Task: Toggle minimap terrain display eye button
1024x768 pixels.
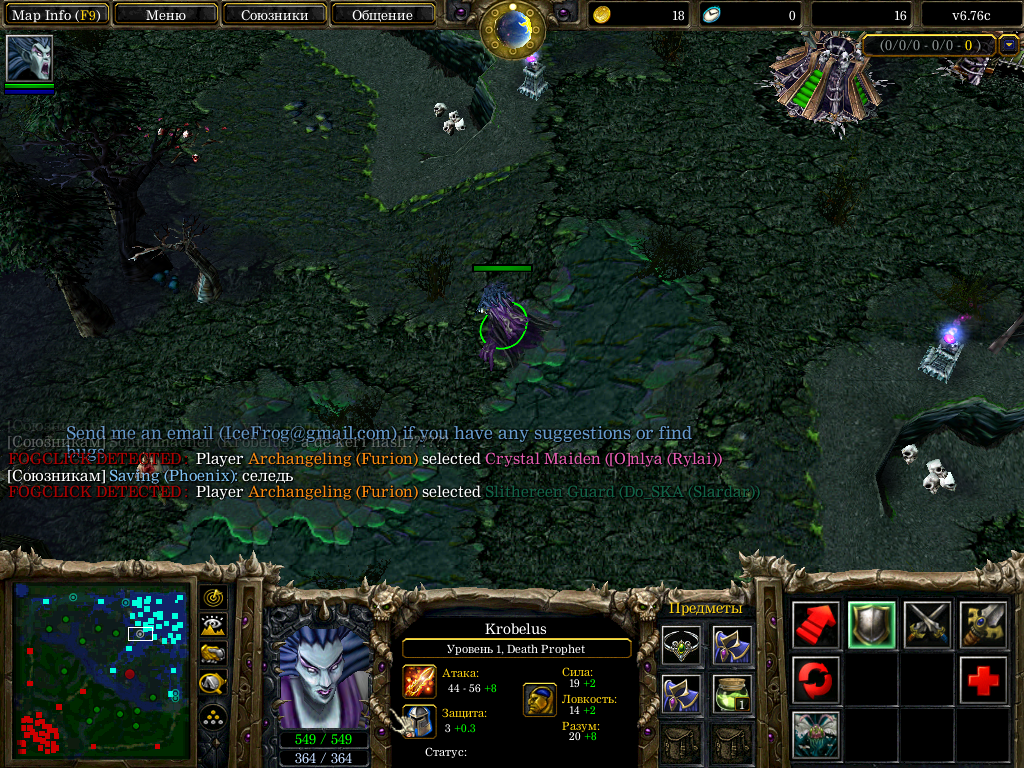Action: [x=214, y=626]
